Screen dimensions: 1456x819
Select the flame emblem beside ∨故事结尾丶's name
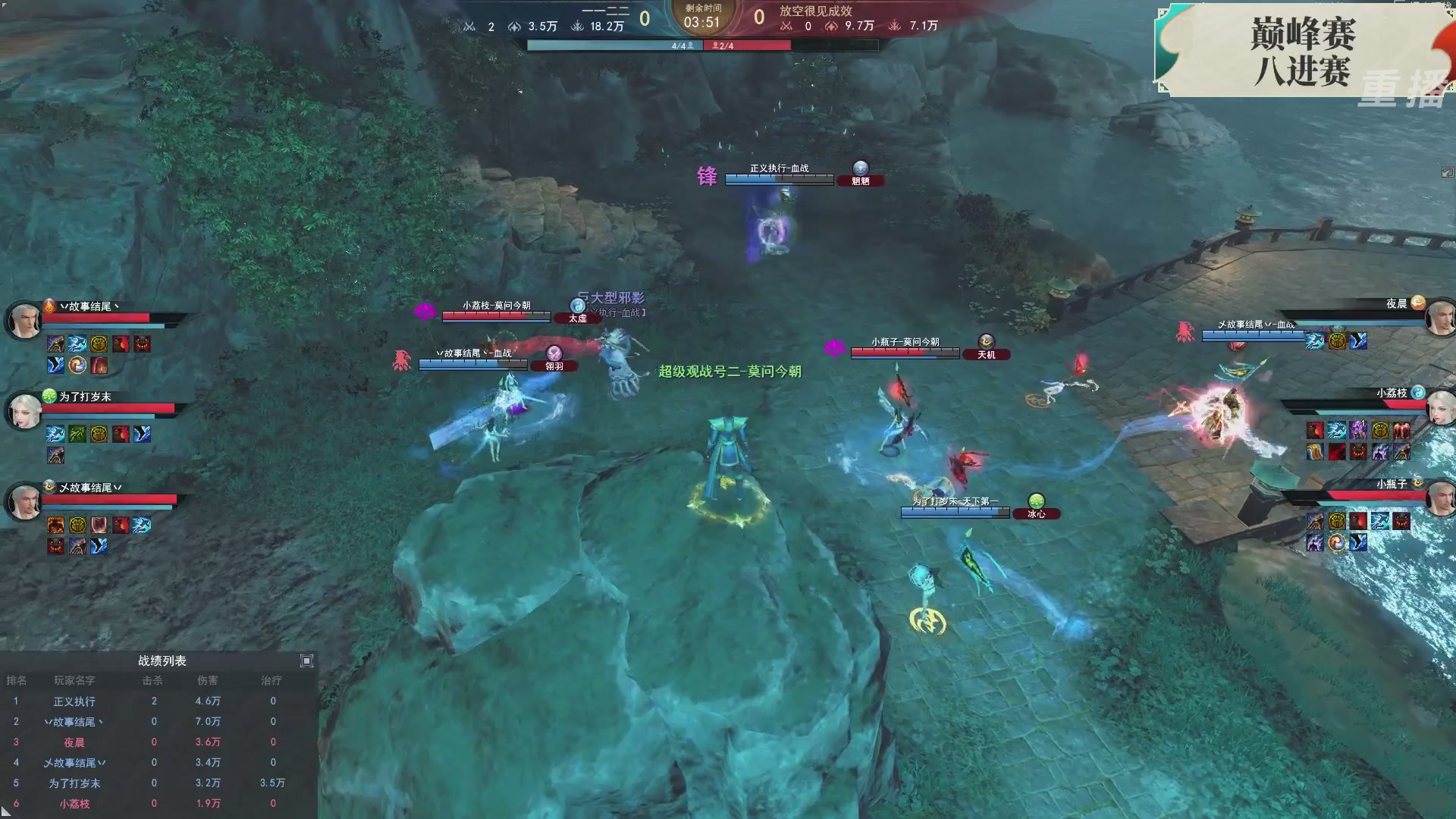click(x=49, y=307)
